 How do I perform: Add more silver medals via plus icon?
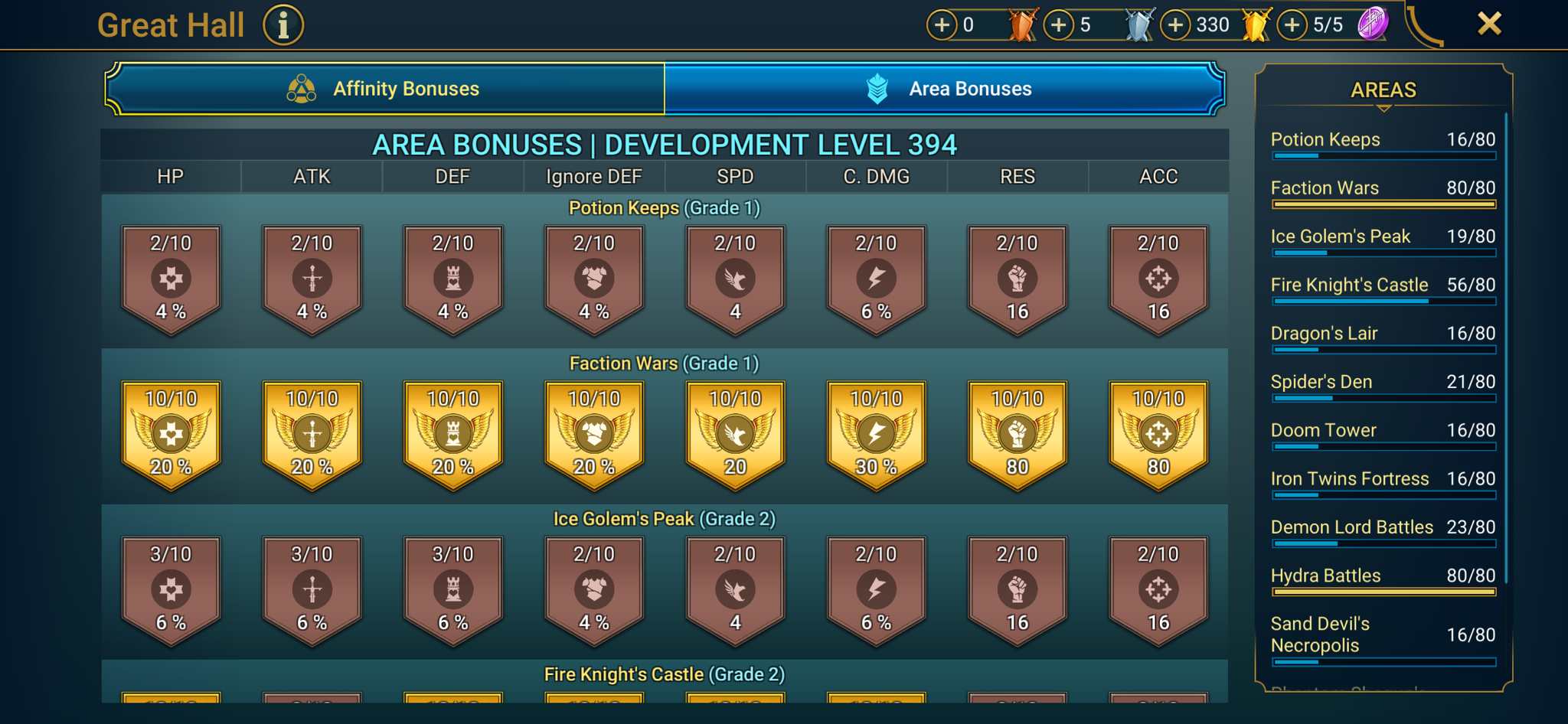coord(1060,24)
